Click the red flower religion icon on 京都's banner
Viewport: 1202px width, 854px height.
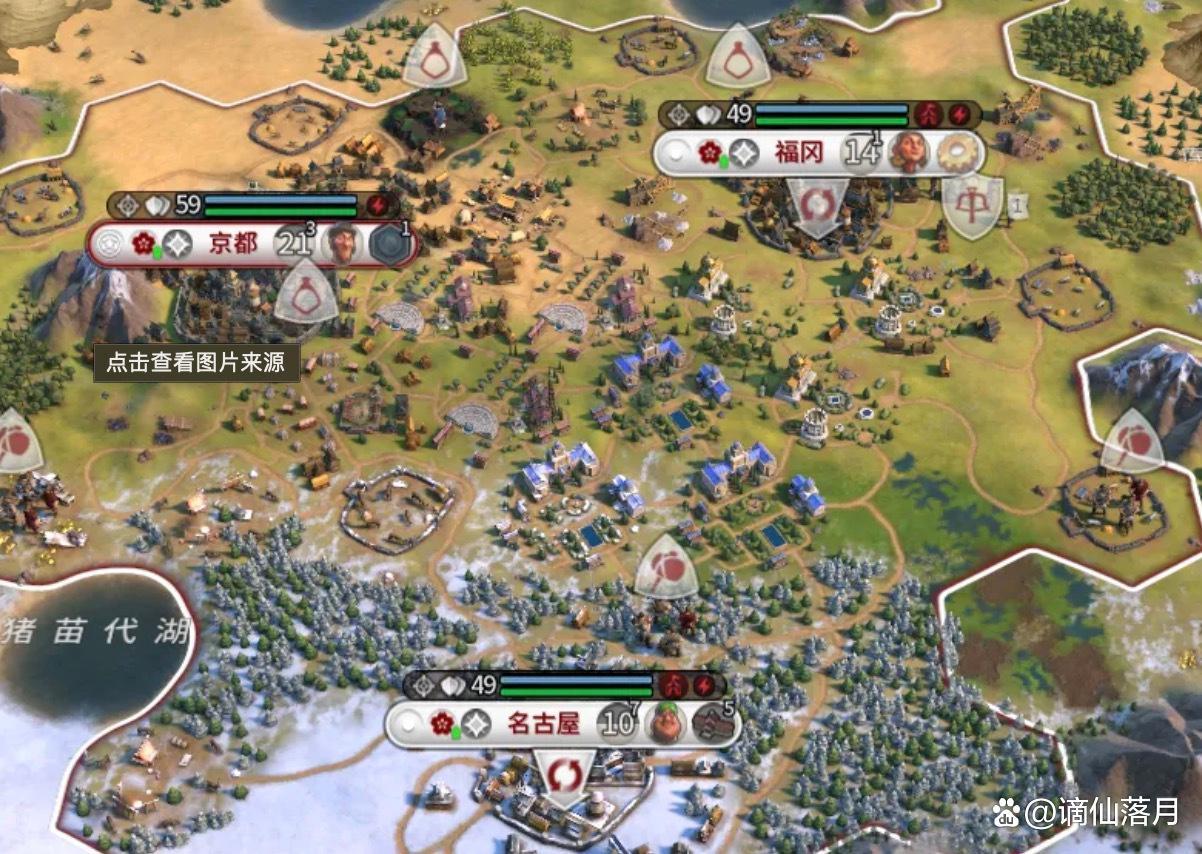[143, 243]
